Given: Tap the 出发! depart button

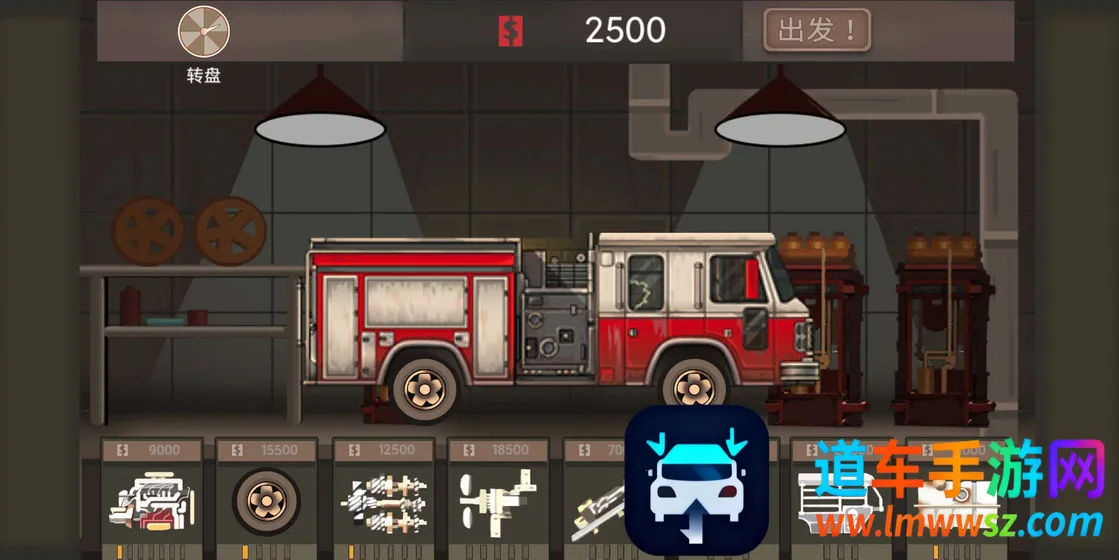Looking at the screenshot, I should pyautogui.click(x=816, y=30).
